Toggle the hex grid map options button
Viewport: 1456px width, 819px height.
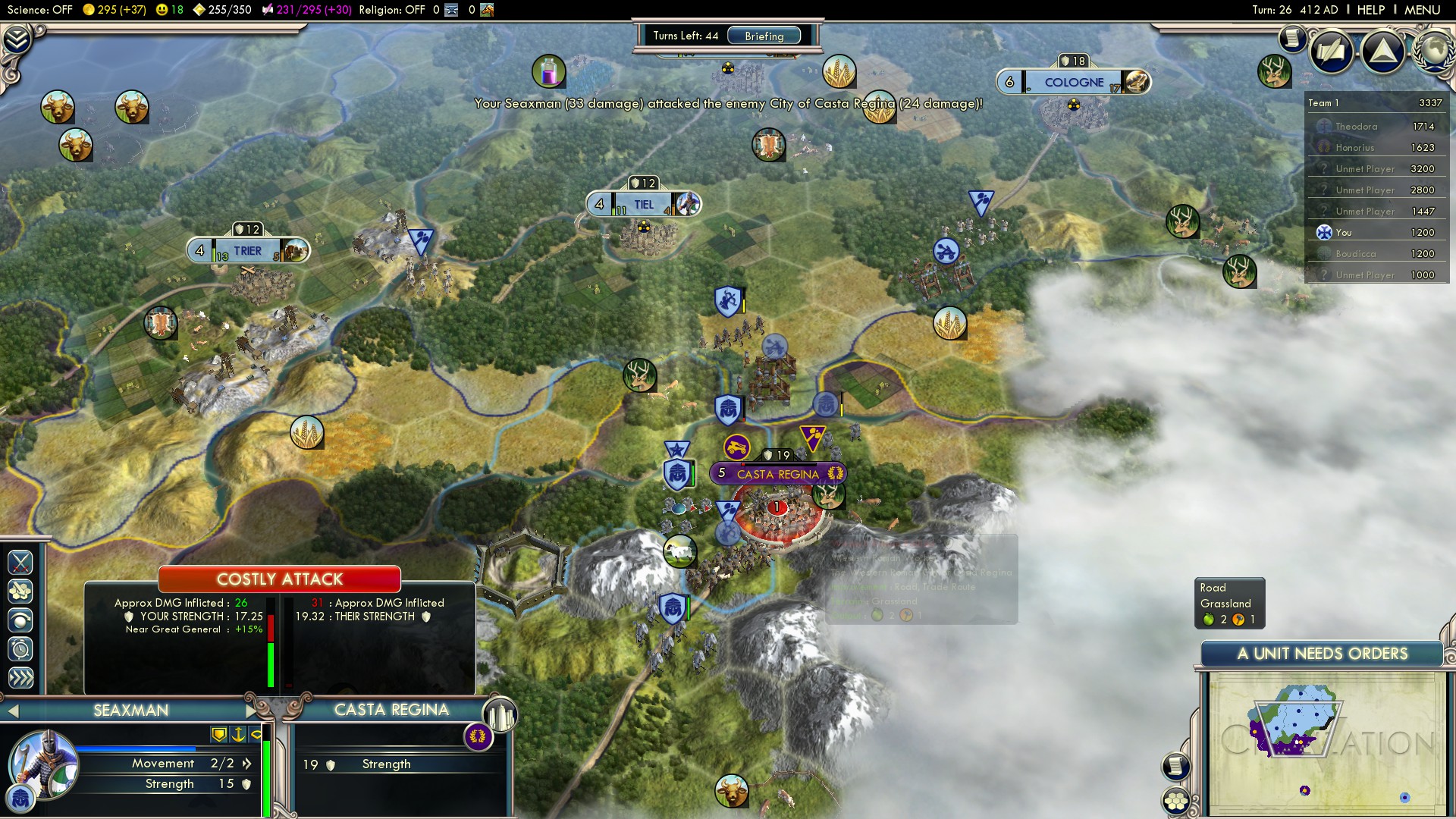pyautogui.click(x=1176, y=801)
